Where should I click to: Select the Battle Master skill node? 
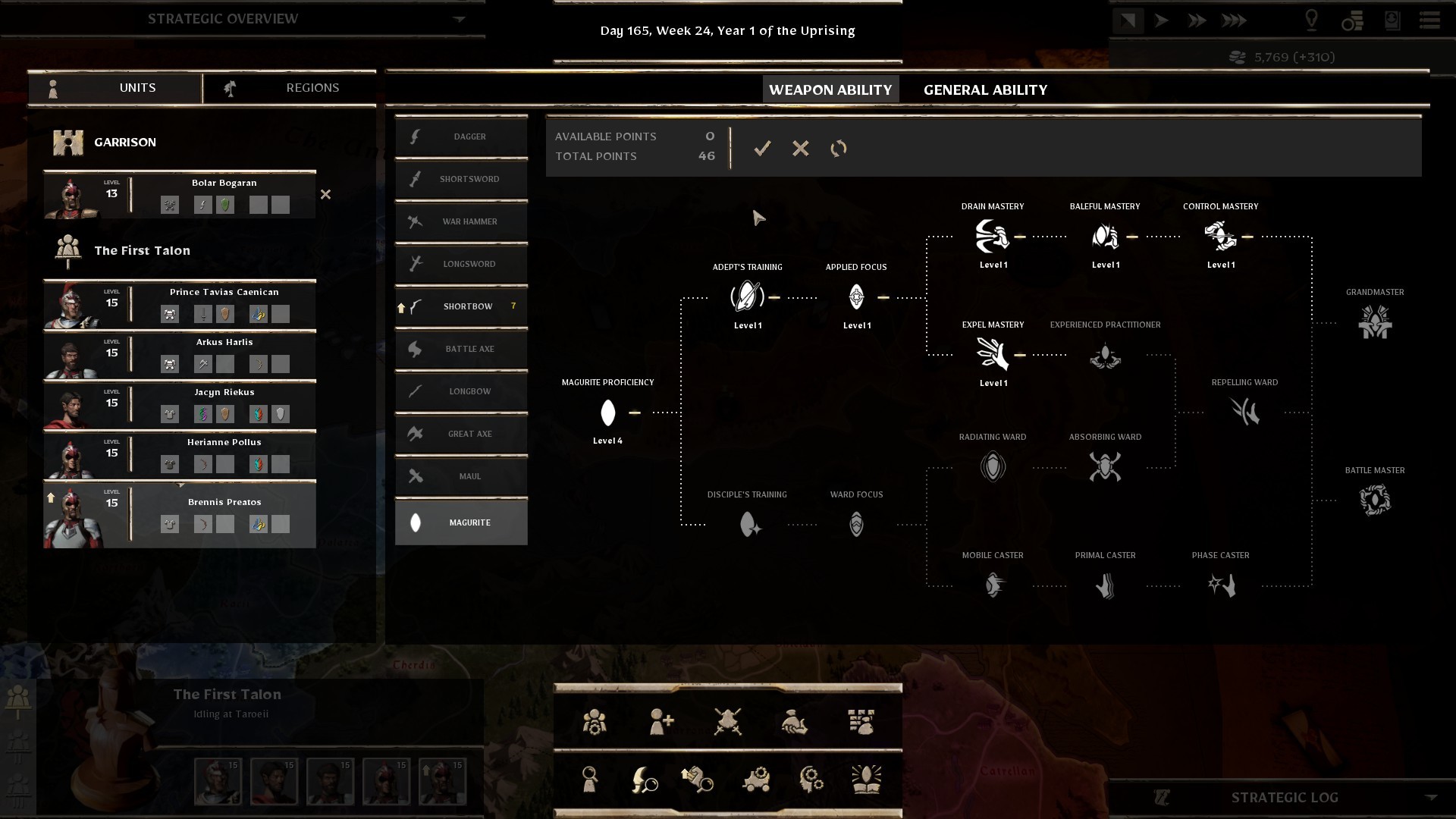tap(1376, 499)
